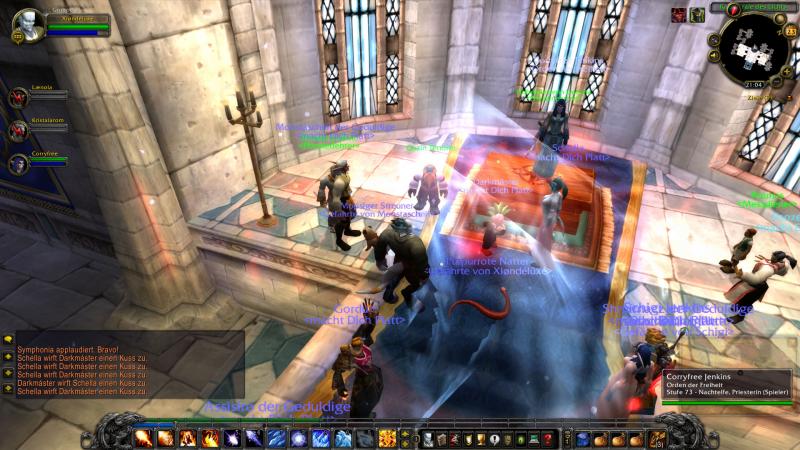
Task: Select party member Kristalarom's portrait
Action: (18, 130)
